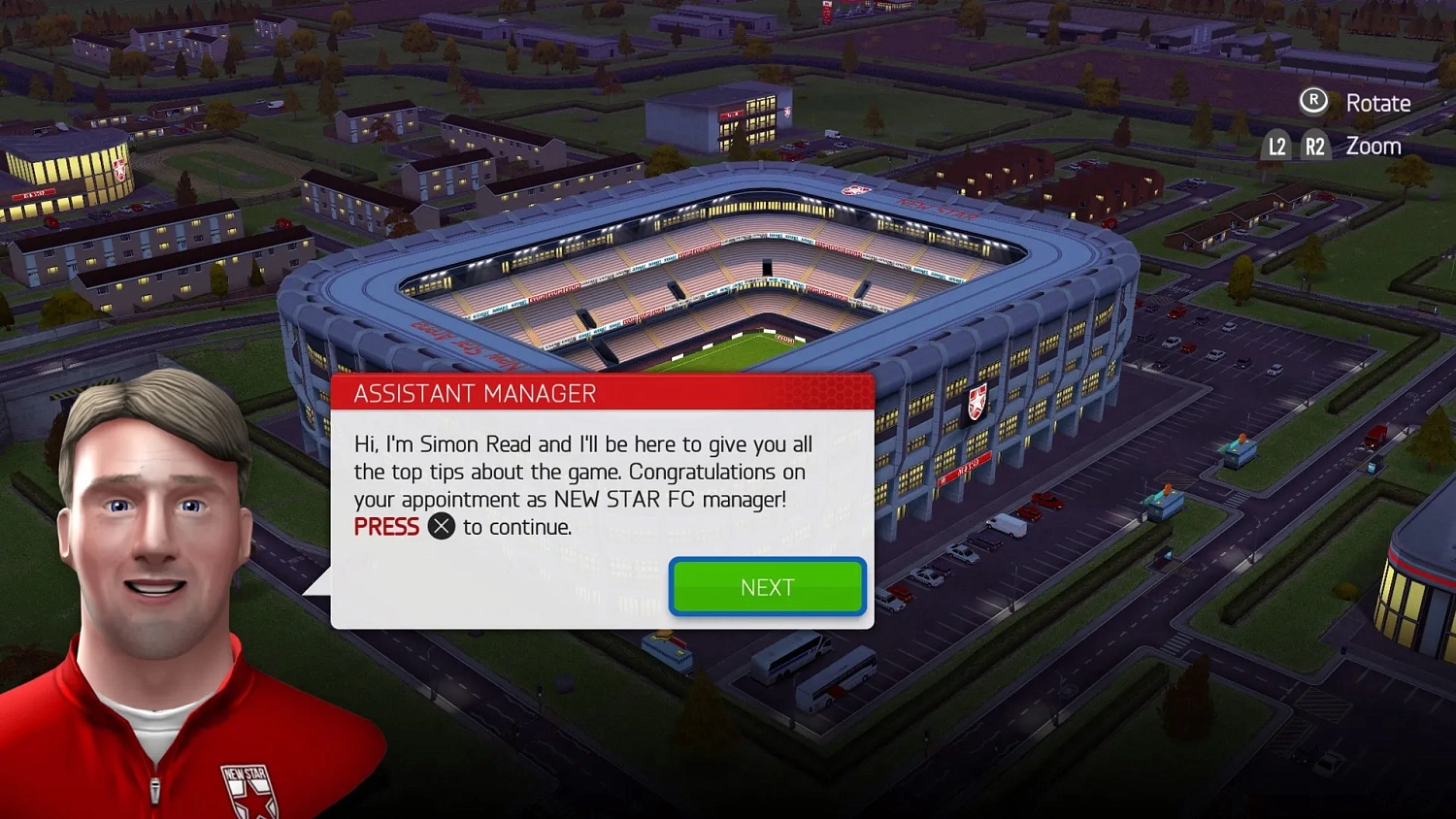Select the R2 zoom in trigger icon
Screen dimensions: 1456x819
1316,146
